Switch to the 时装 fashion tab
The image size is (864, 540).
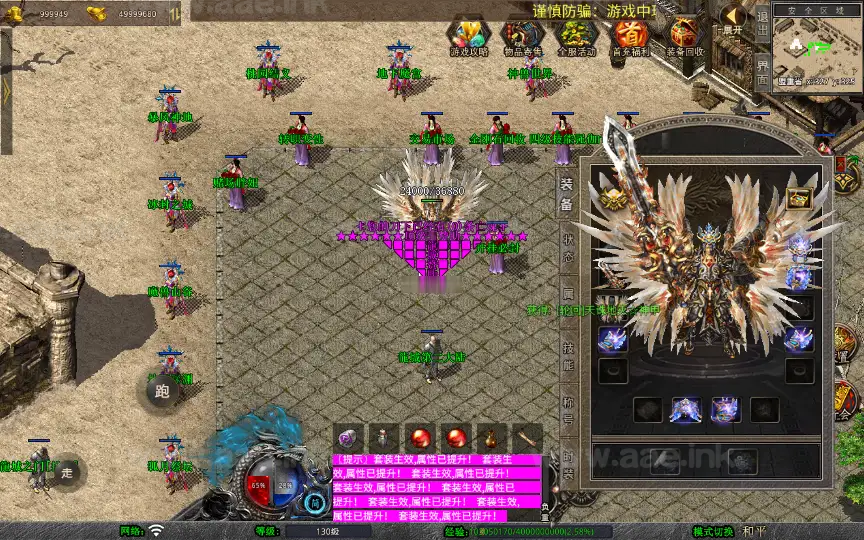pos(566,468)
